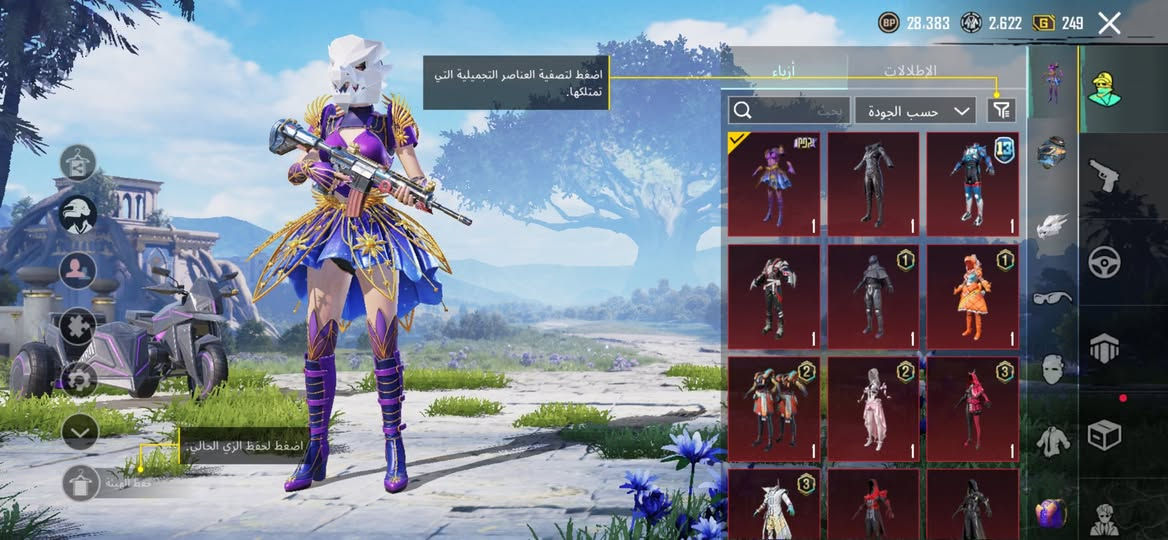The image size is (1168, 540).
Task: Select the equipped purple and gold outfit
Action: [773, 183]
